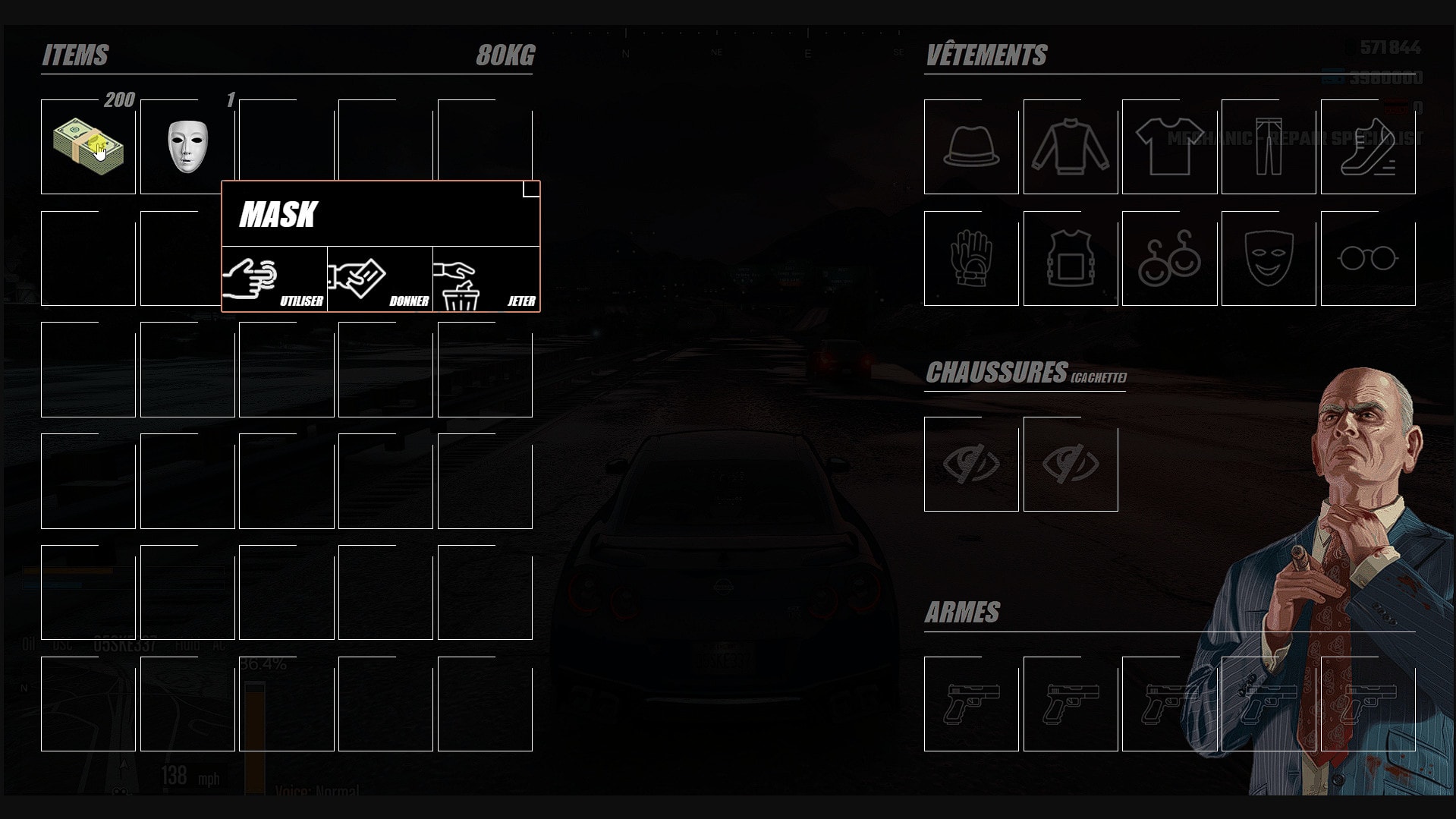Click the small corner box on MASK popup

pyautogui.click(x=530, y=190)
